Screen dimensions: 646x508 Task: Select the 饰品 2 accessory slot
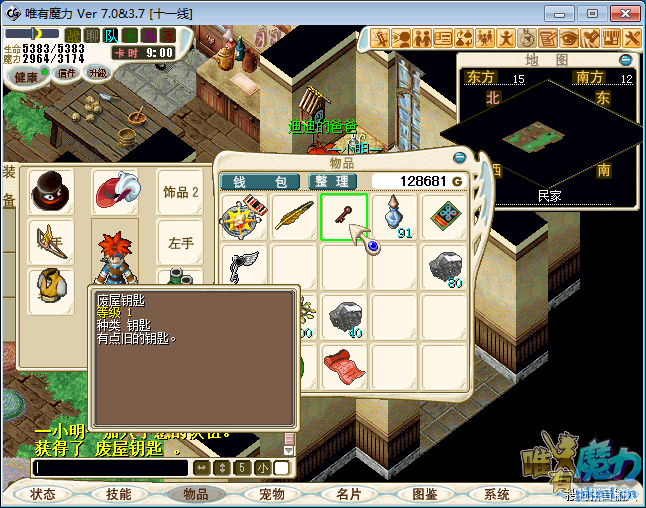[x=181, y=191]
